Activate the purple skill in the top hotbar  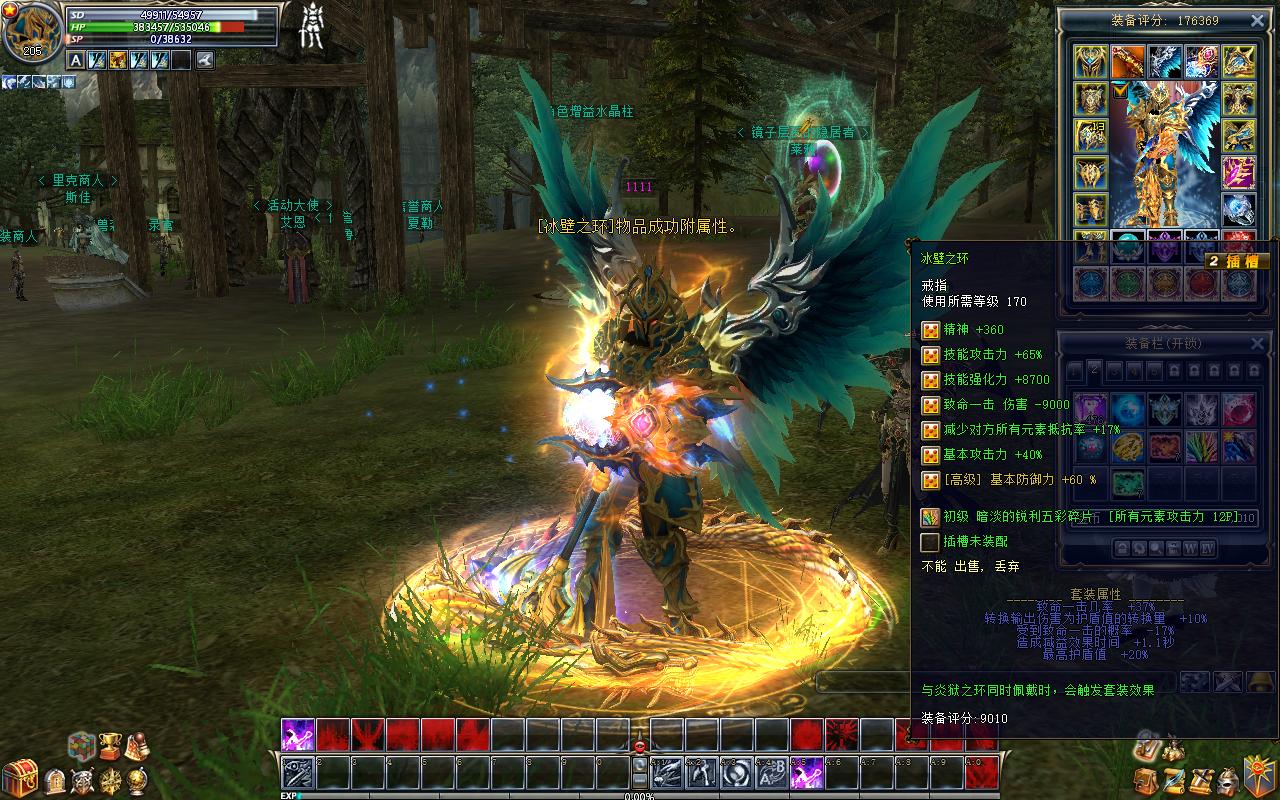click(298, 735)
